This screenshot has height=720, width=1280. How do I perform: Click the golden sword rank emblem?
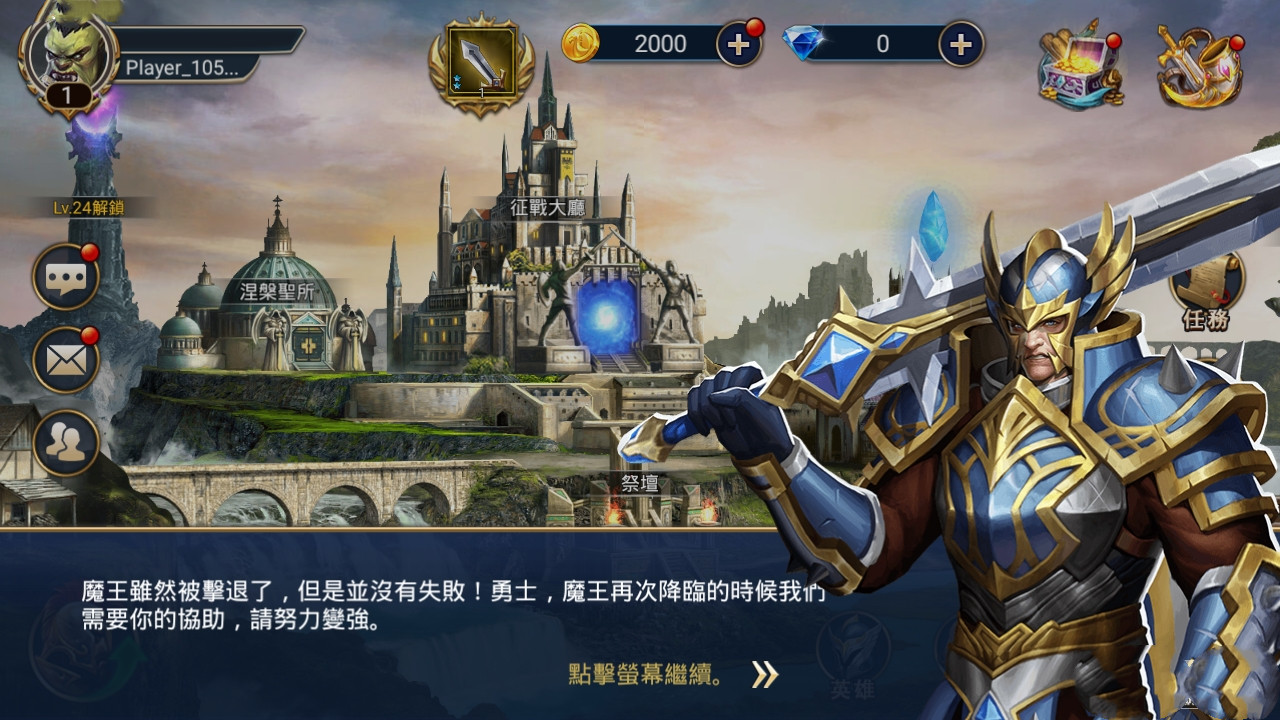(480, 60)
